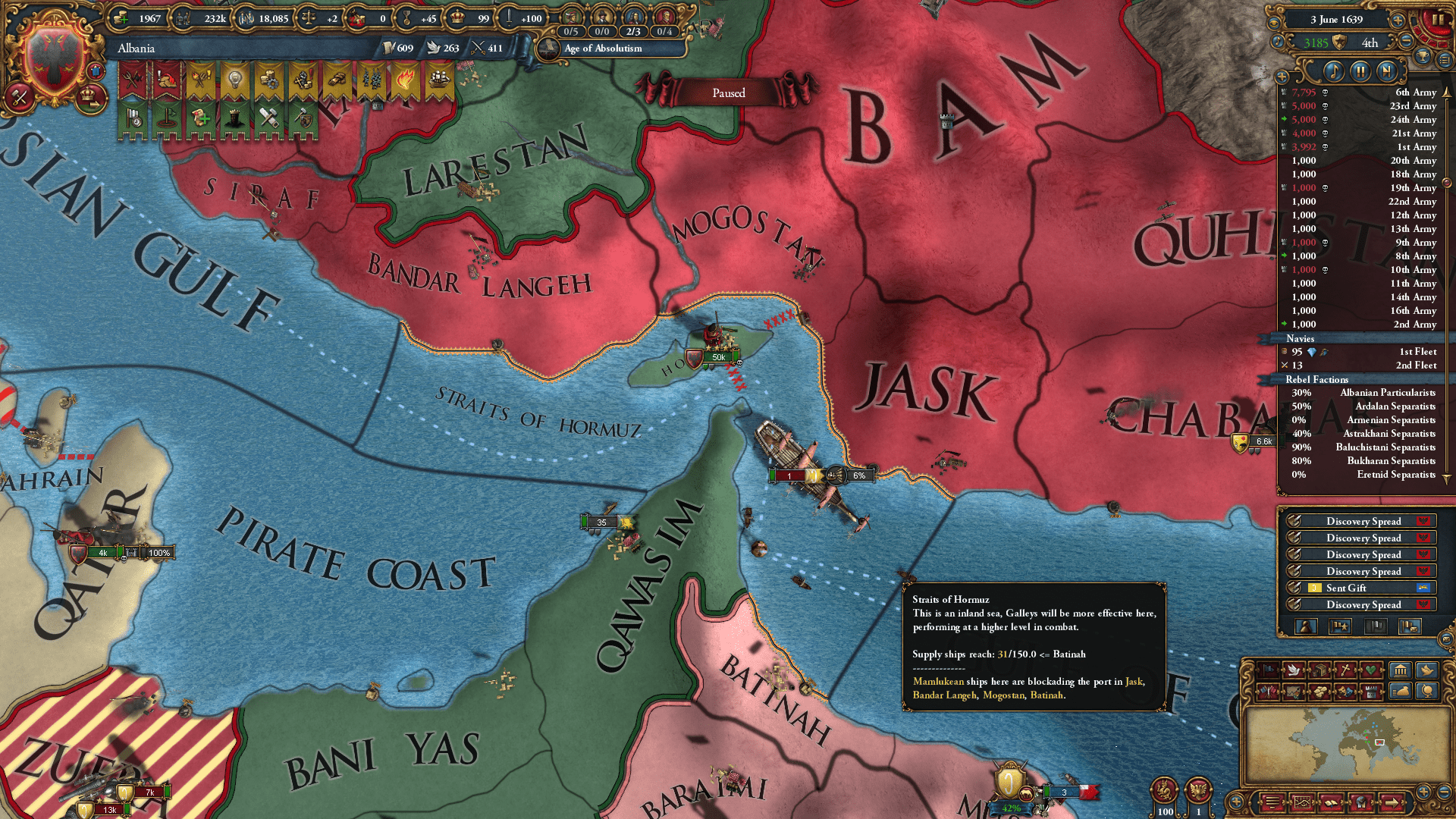The height and width of the screenshot is (819, 1456).
Task: Select the trade goods map mode icon
Action: tap(1319, 692)
